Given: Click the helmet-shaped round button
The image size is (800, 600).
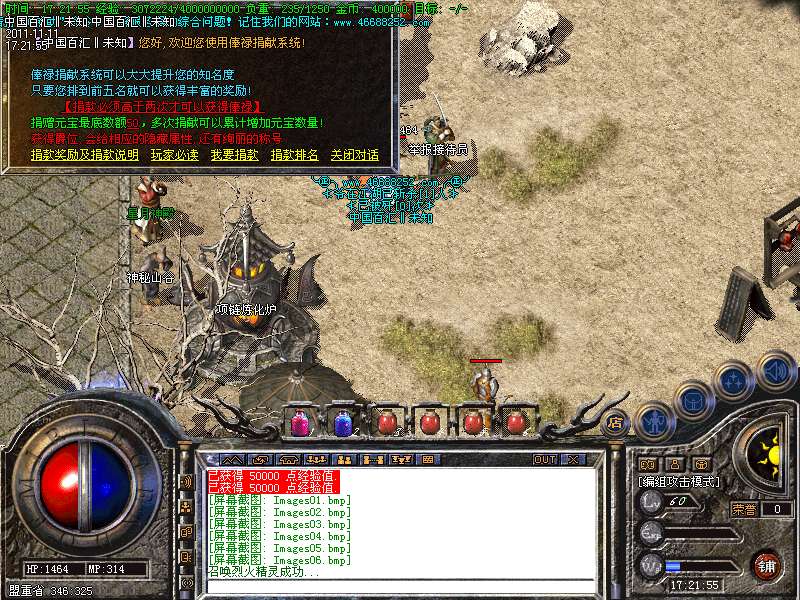Looking at the screenshot, I should pos(693,400).
